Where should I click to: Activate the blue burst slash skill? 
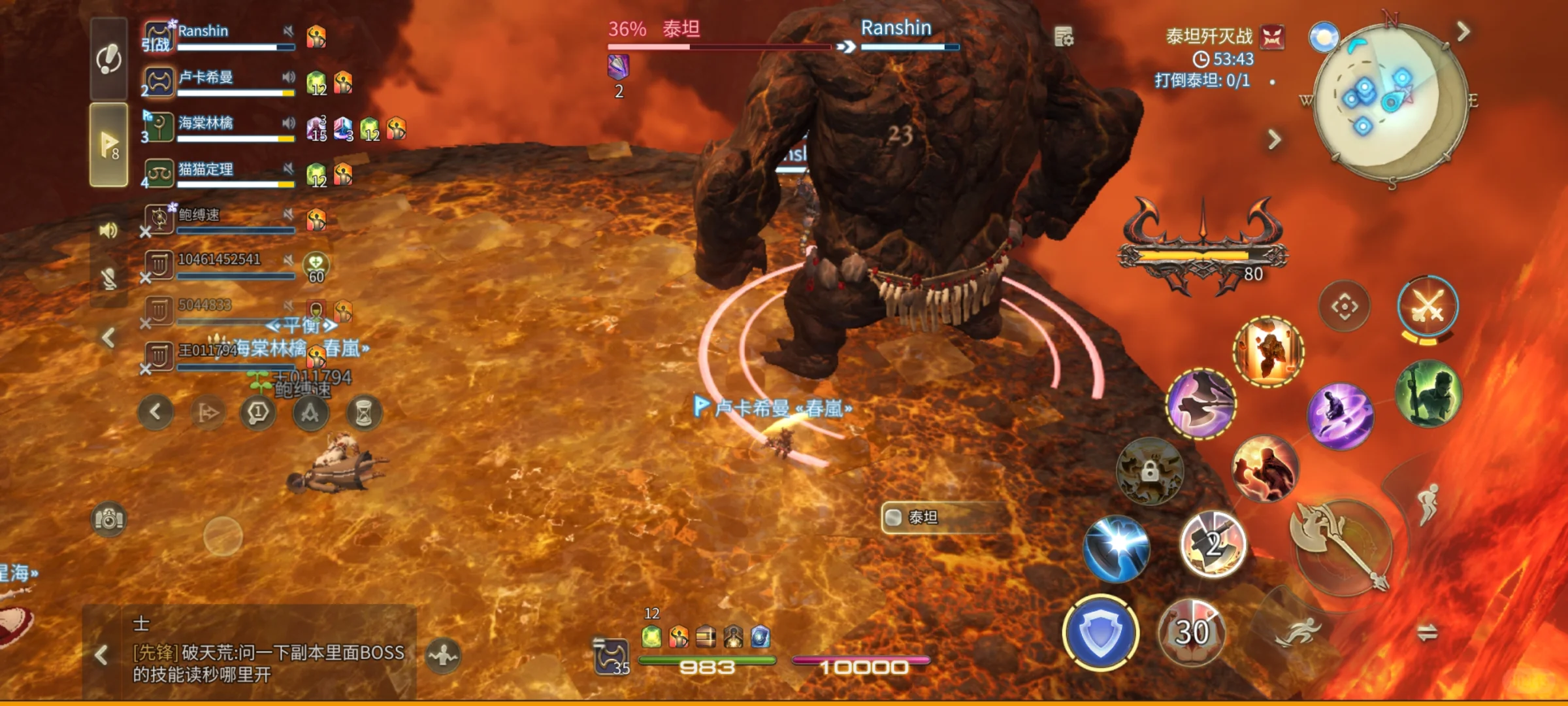(x=1116, y=548)
